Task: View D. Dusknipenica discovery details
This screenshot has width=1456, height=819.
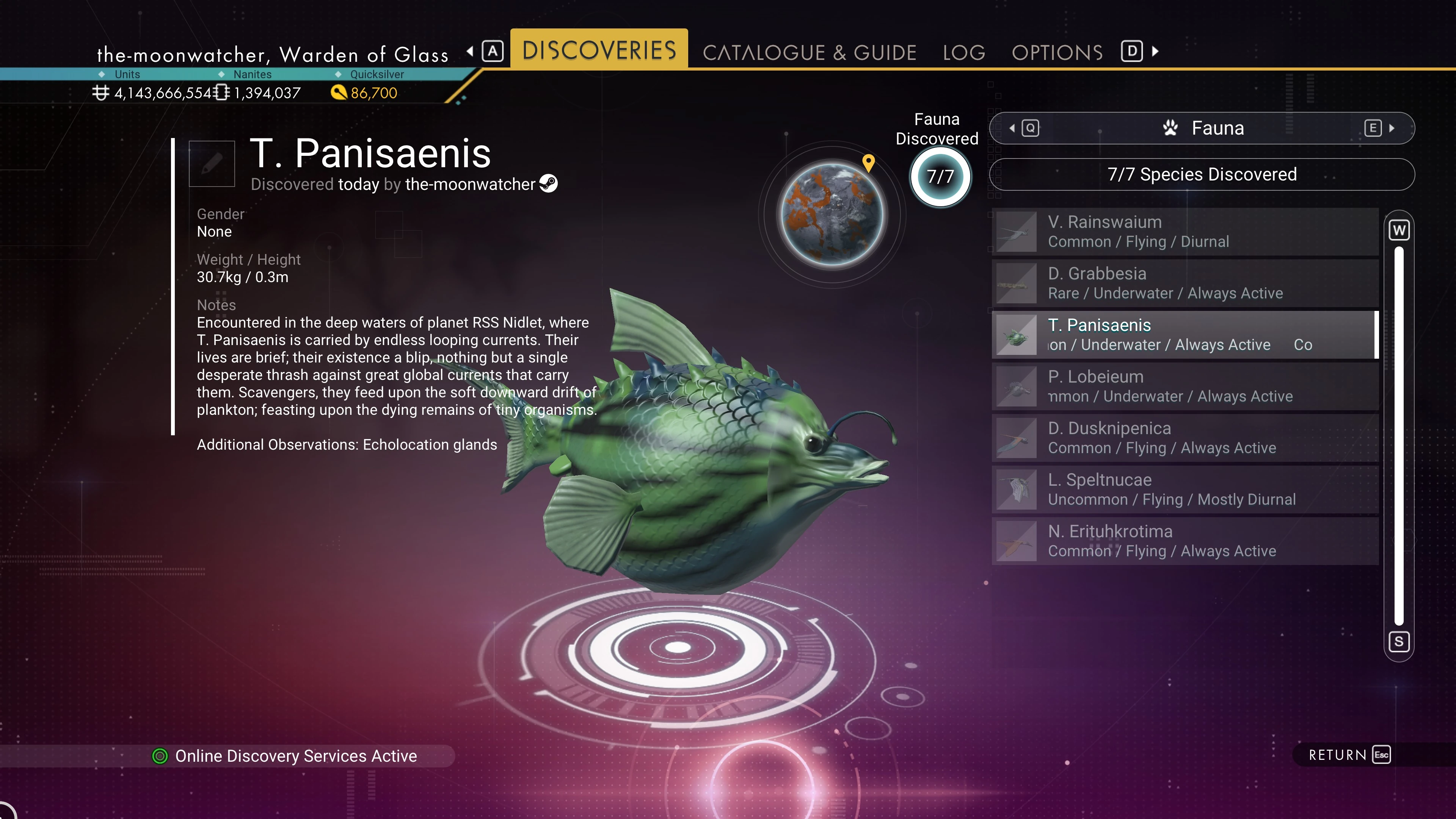Action: click(1185, 438)
